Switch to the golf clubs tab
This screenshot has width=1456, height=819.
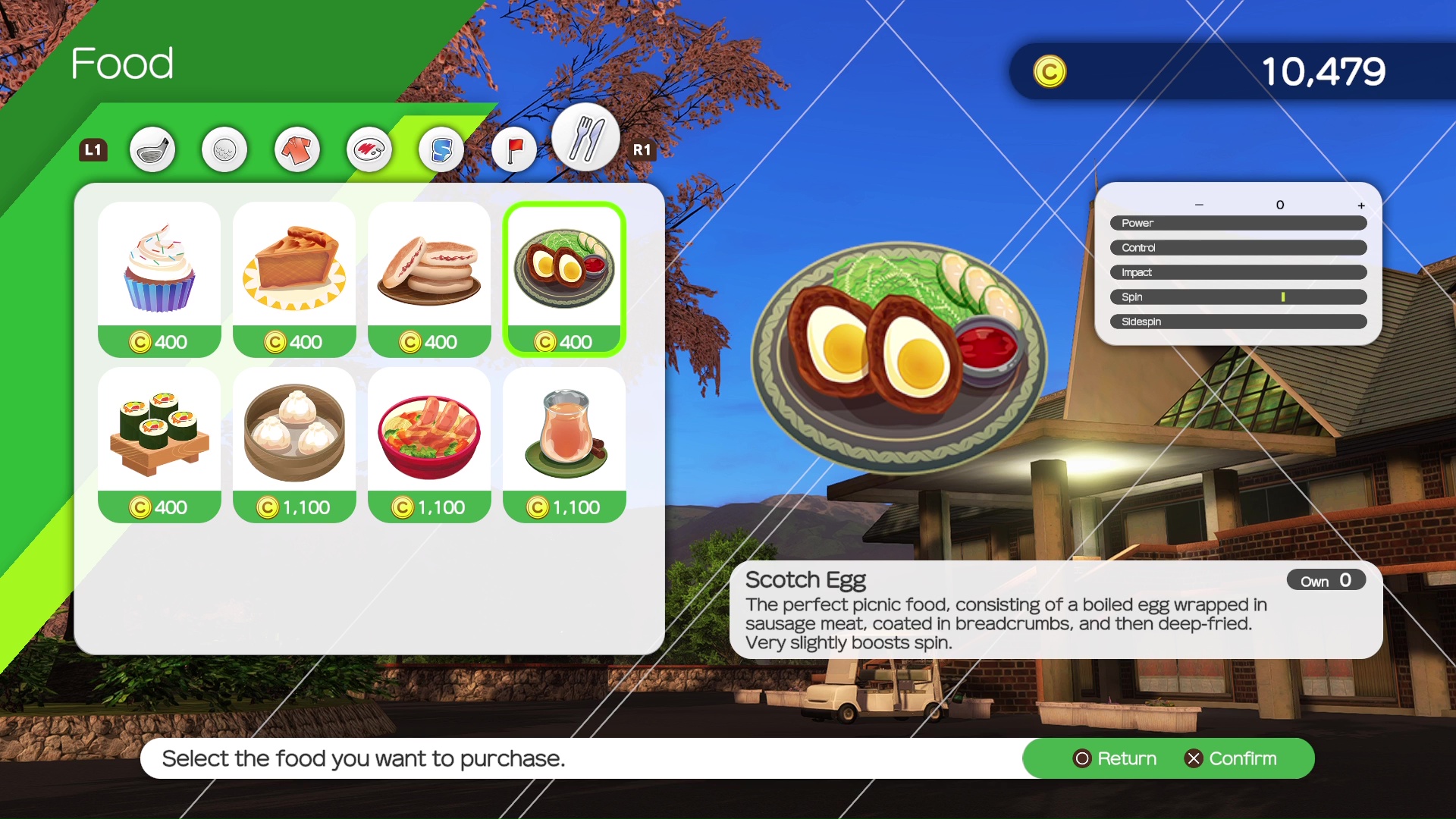coord(152,149)
